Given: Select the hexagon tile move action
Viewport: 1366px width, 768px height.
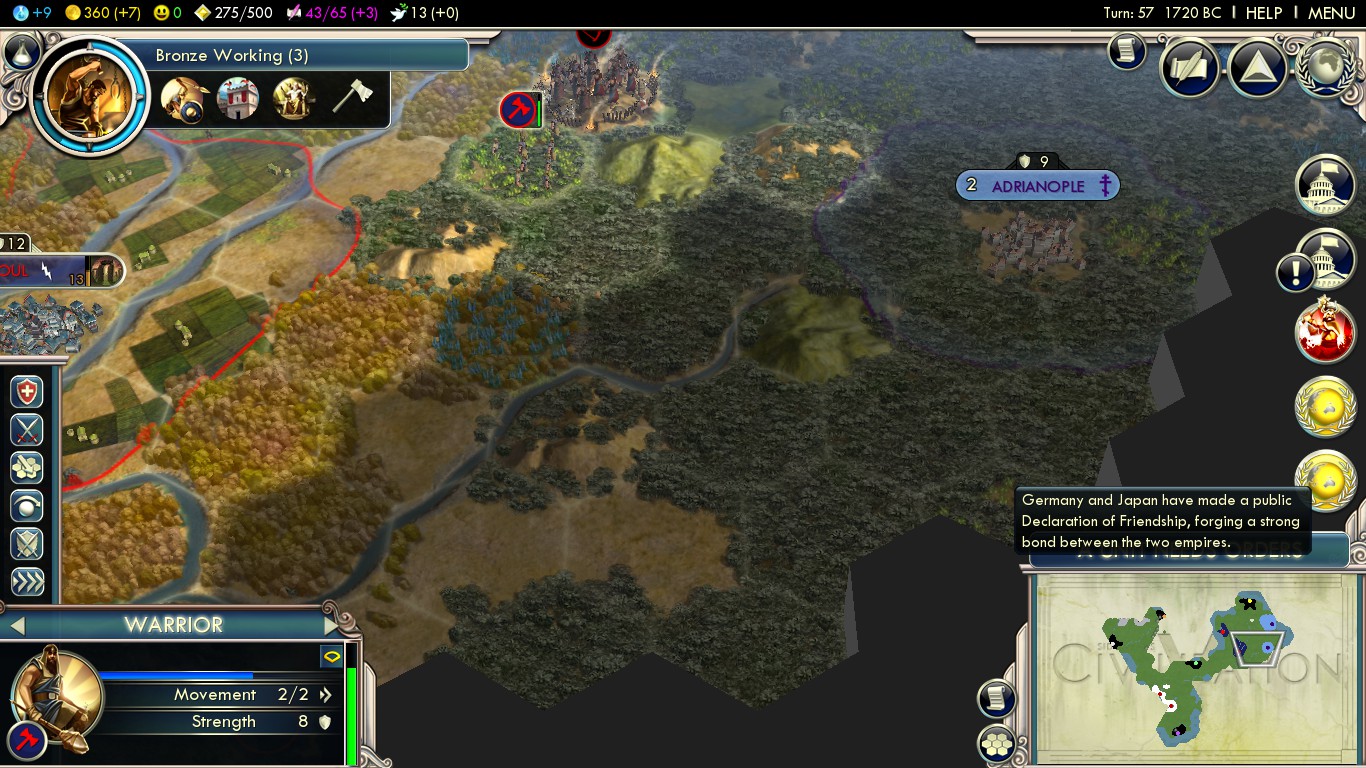Looking at the screenshot, I should 28,468.
